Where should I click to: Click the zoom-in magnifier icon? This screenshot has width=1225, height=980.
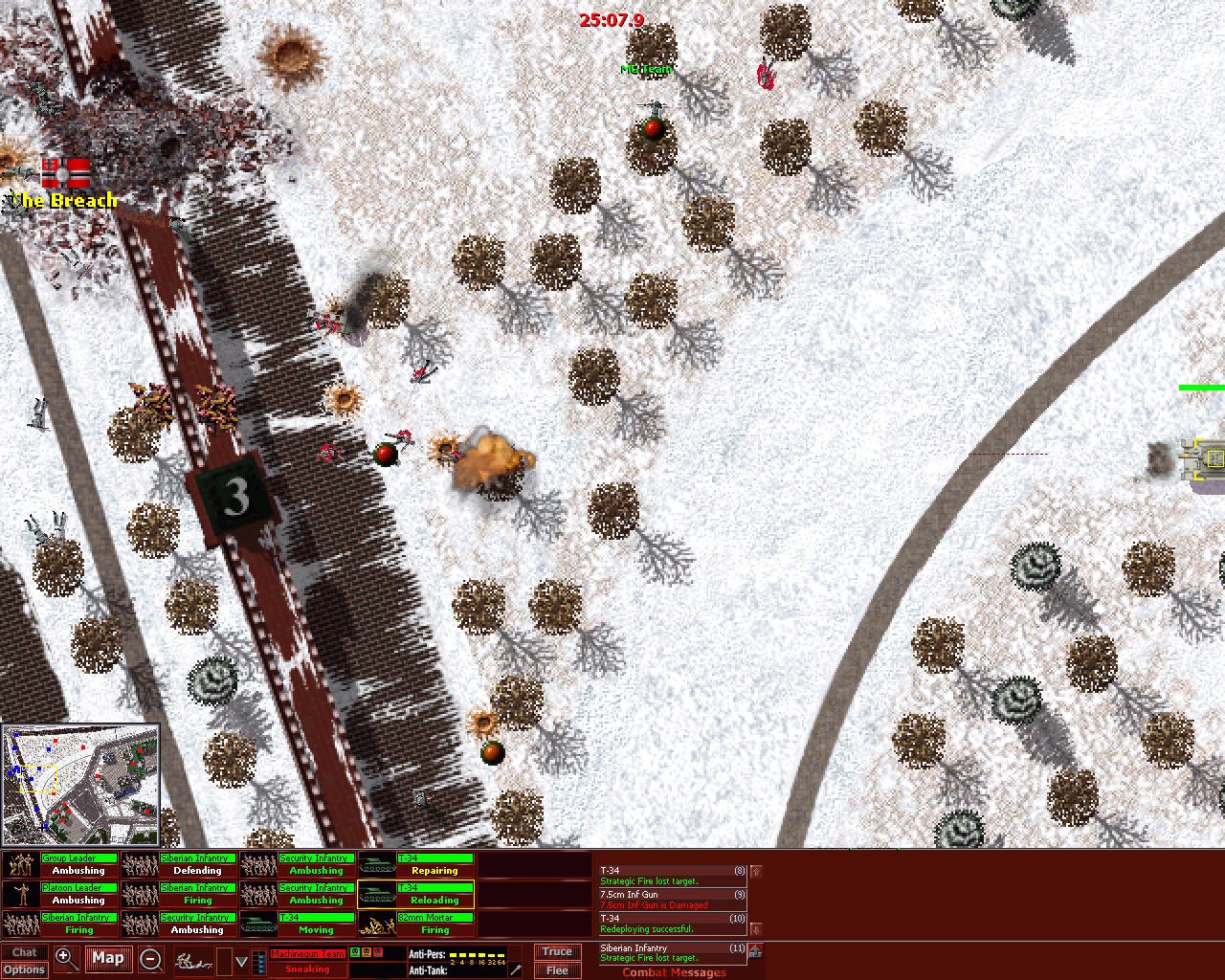tap(65, 957)
